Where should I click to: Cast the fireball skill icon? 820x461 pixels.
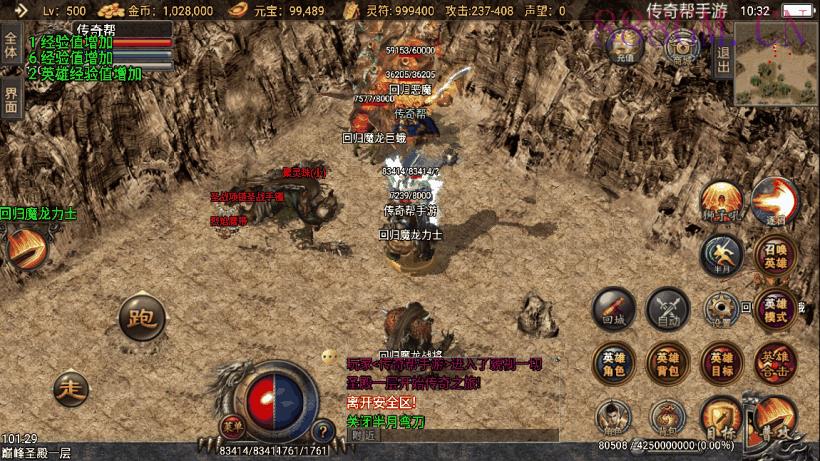(773, 200)
